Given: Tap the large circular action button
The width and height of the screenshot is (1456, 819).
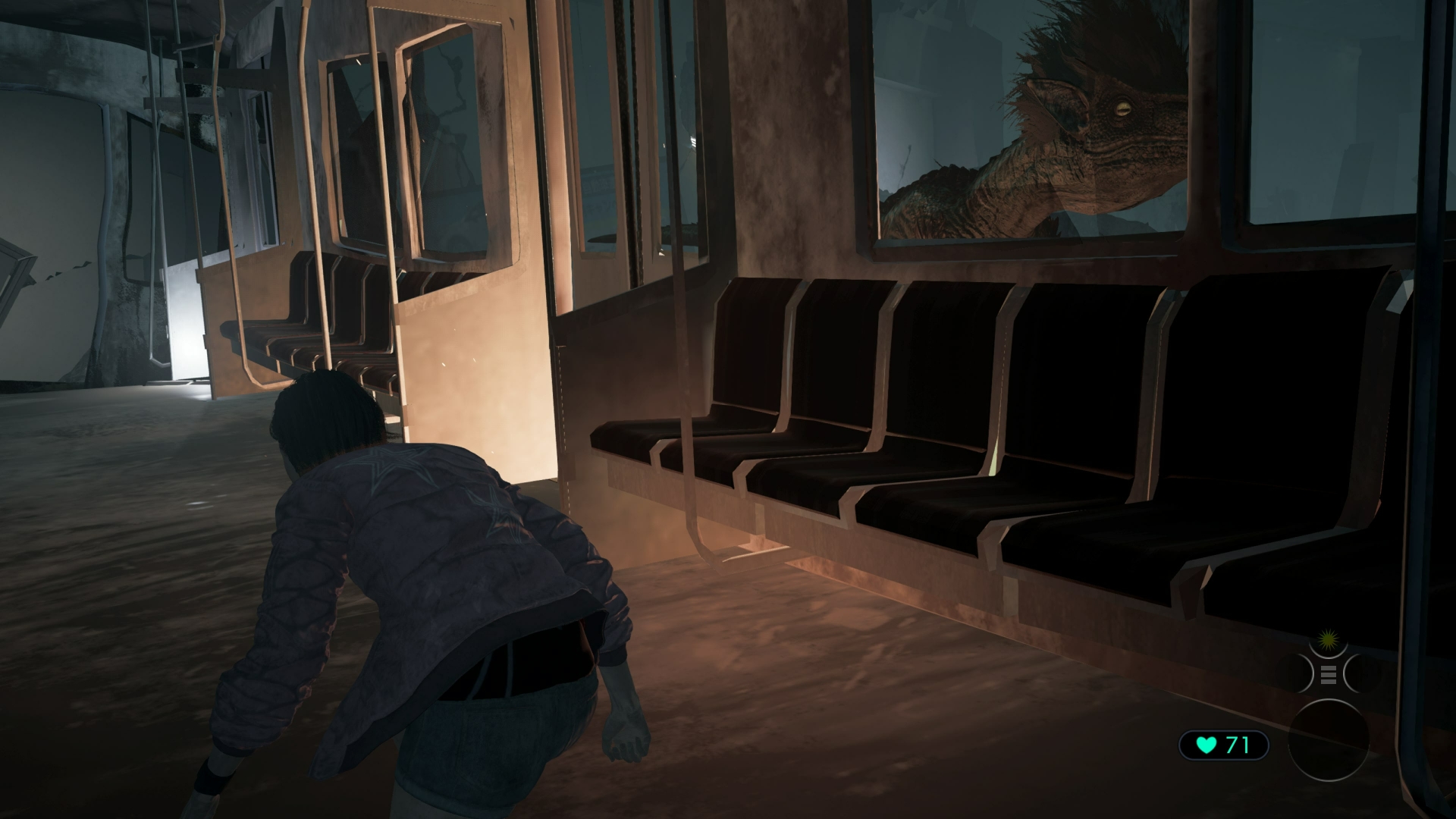Looking at the screenshot, I should [x=1329, y=741].
